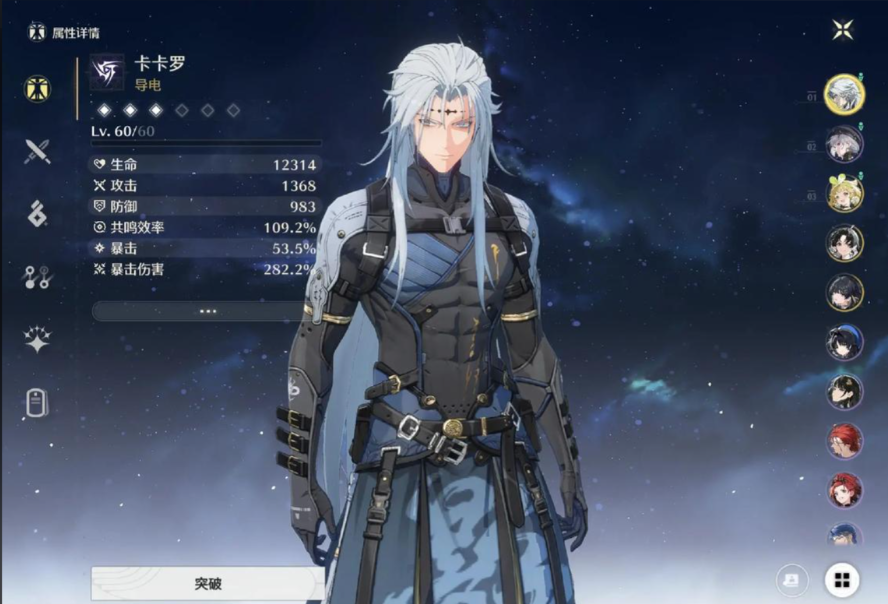888x604 pixels.
Task: Switch to the sparkle resonance chain tab
Action: [38, 340]
